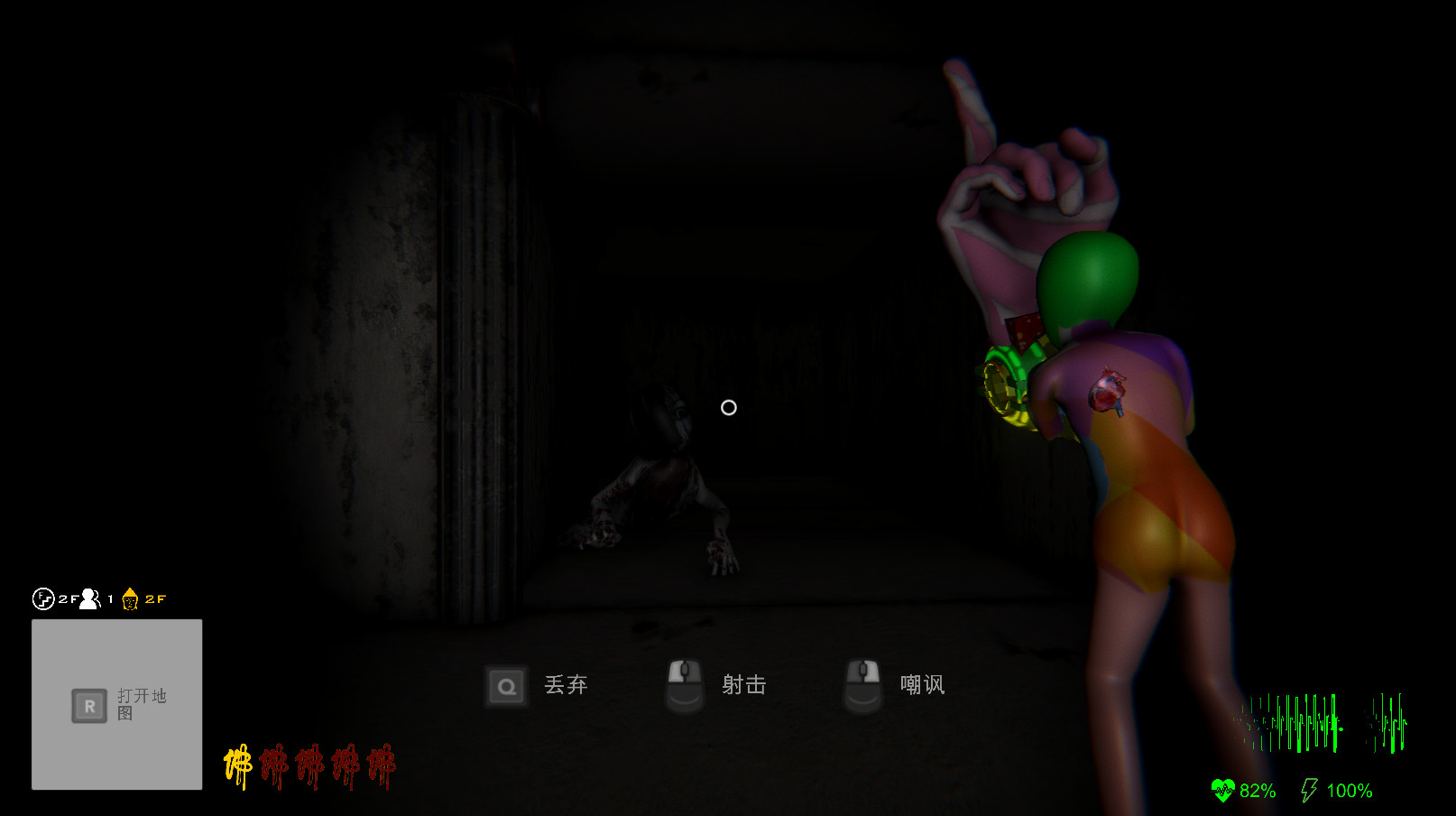Click the floor indicator stairs icon showing 2F
The width and height of the screenshot is (1456, 816).
[42, 598]
